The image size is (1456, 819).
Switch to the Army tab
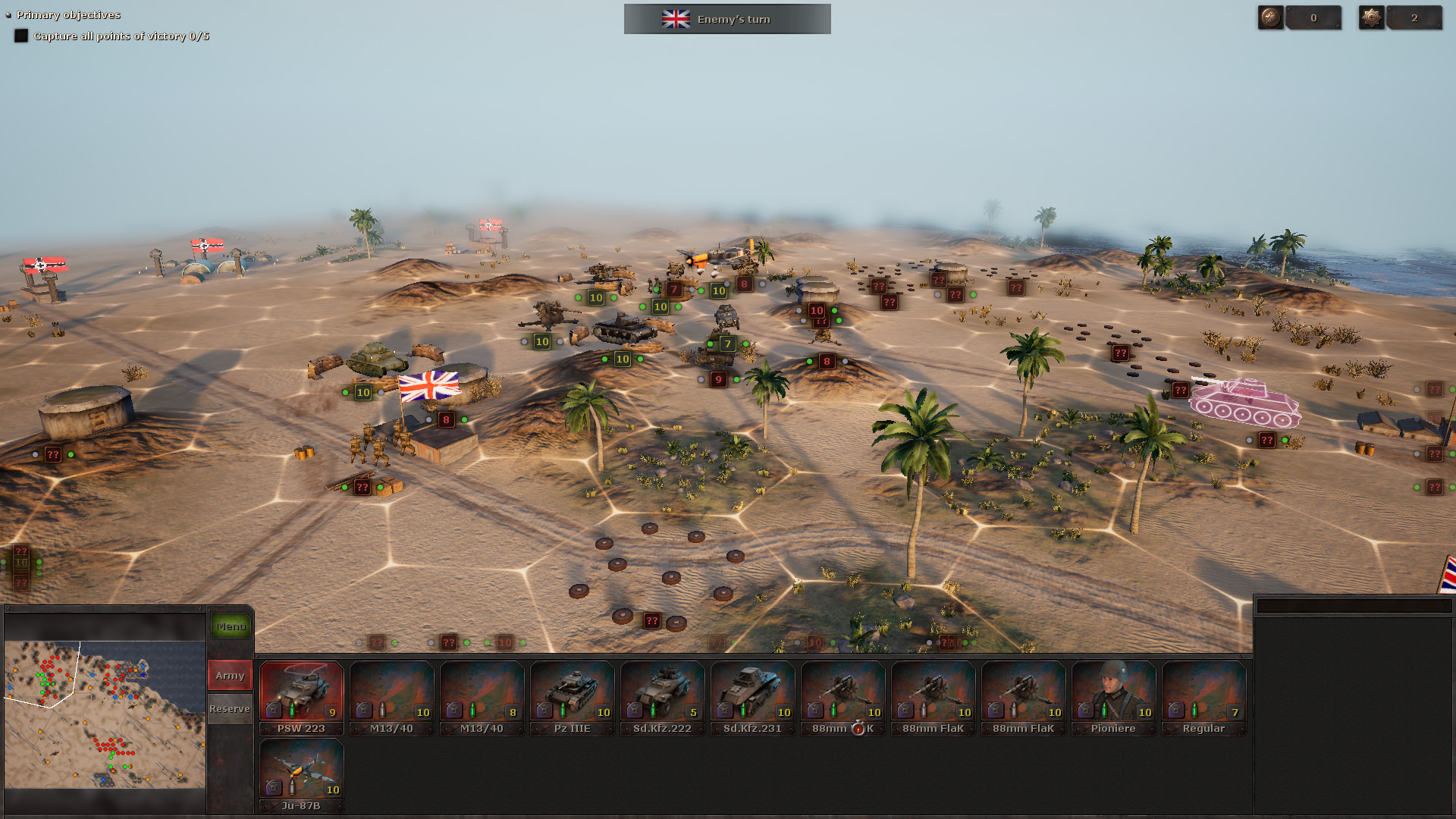229,674
